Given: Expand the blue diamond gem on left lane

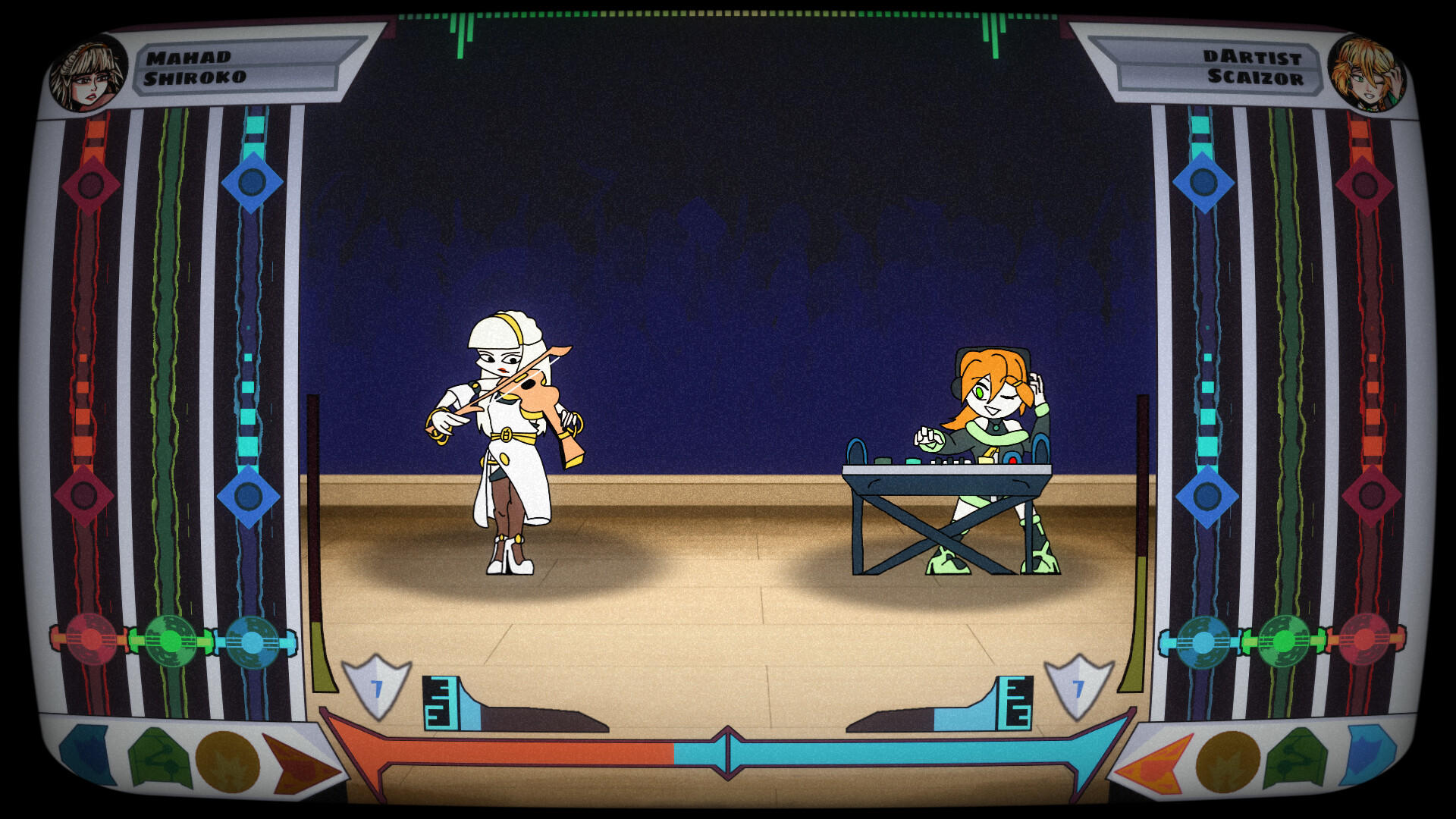Looking at the screenshot, I should point(250,182).
